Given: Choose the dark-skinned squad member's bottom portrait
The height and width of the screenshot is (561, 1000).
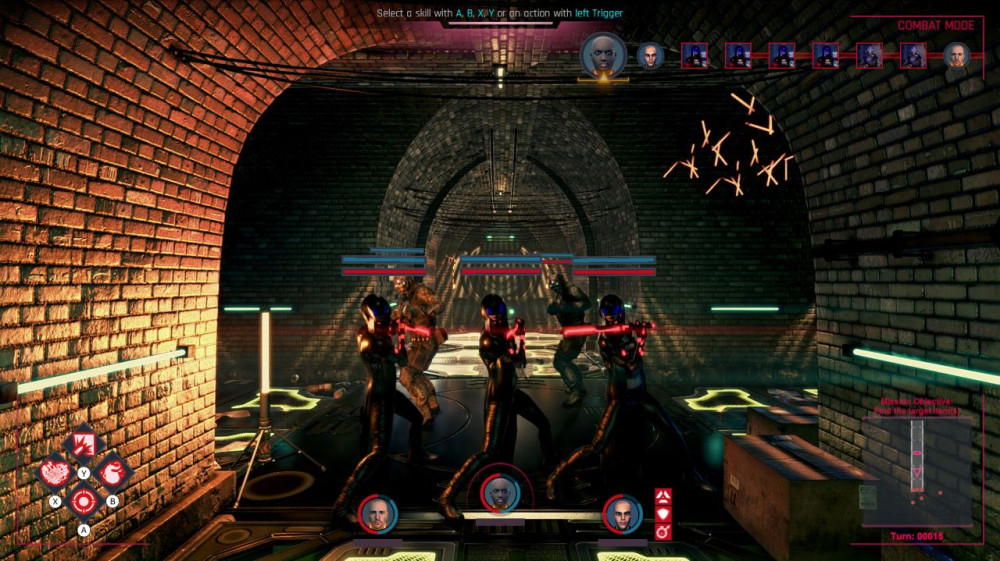Looking at the screenshot, I should 499,492.
